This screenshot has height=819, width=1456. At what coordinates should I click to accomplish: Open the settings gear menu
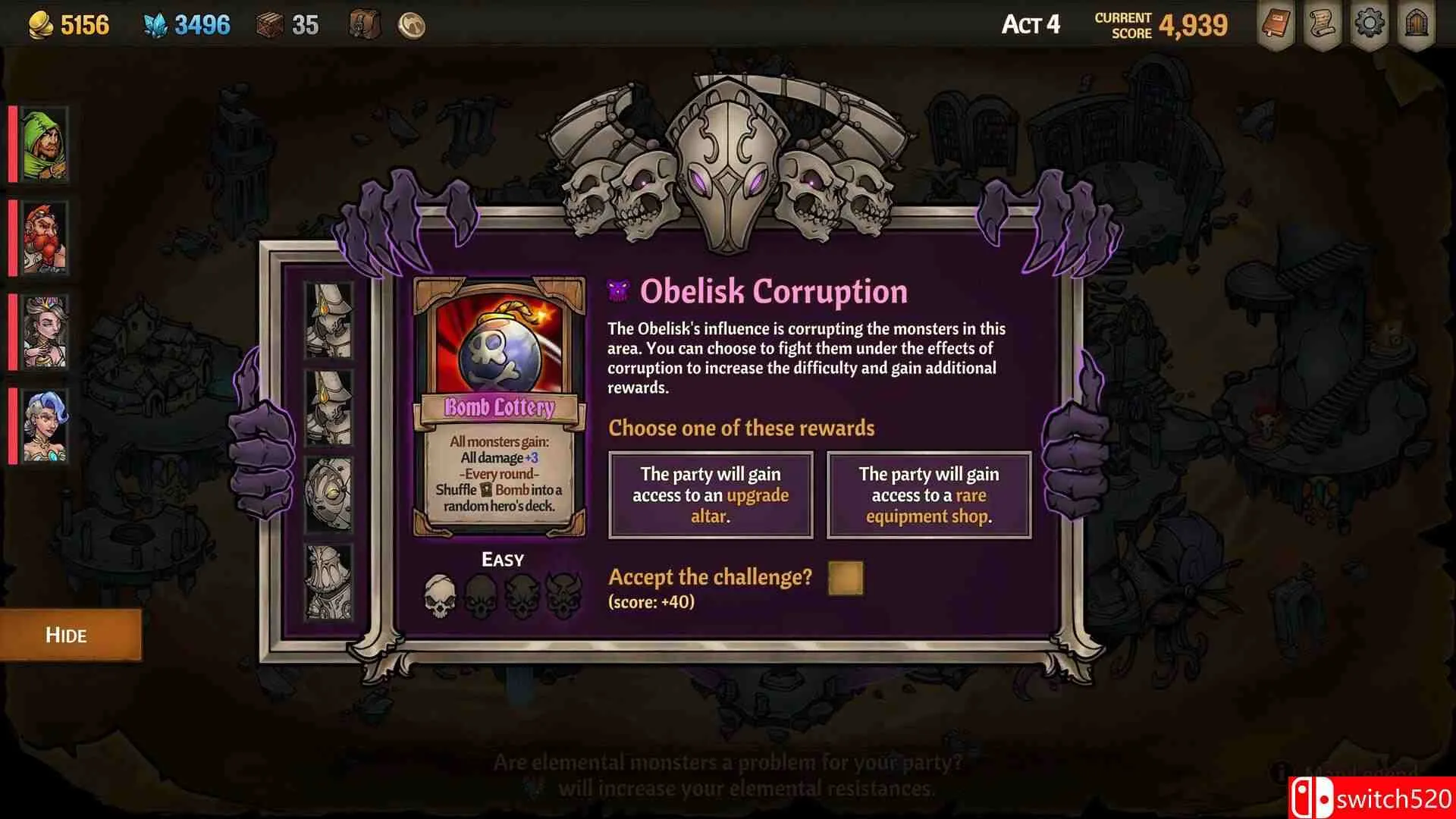pos(1369,24)
